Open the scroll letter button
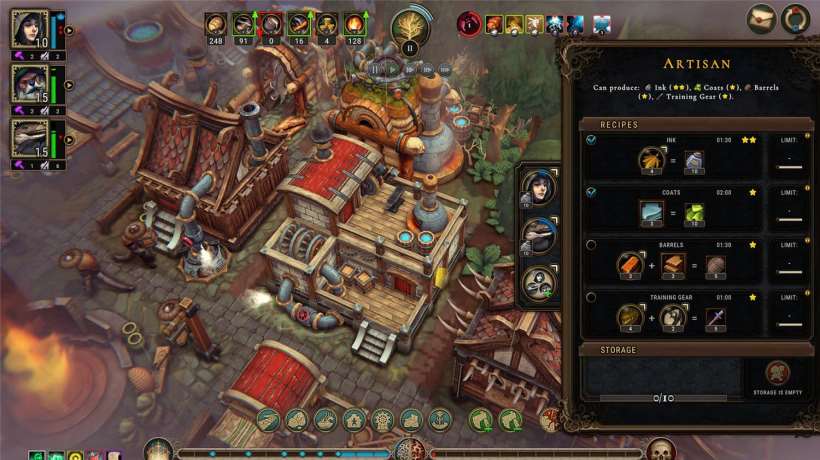 click(761, 18)
